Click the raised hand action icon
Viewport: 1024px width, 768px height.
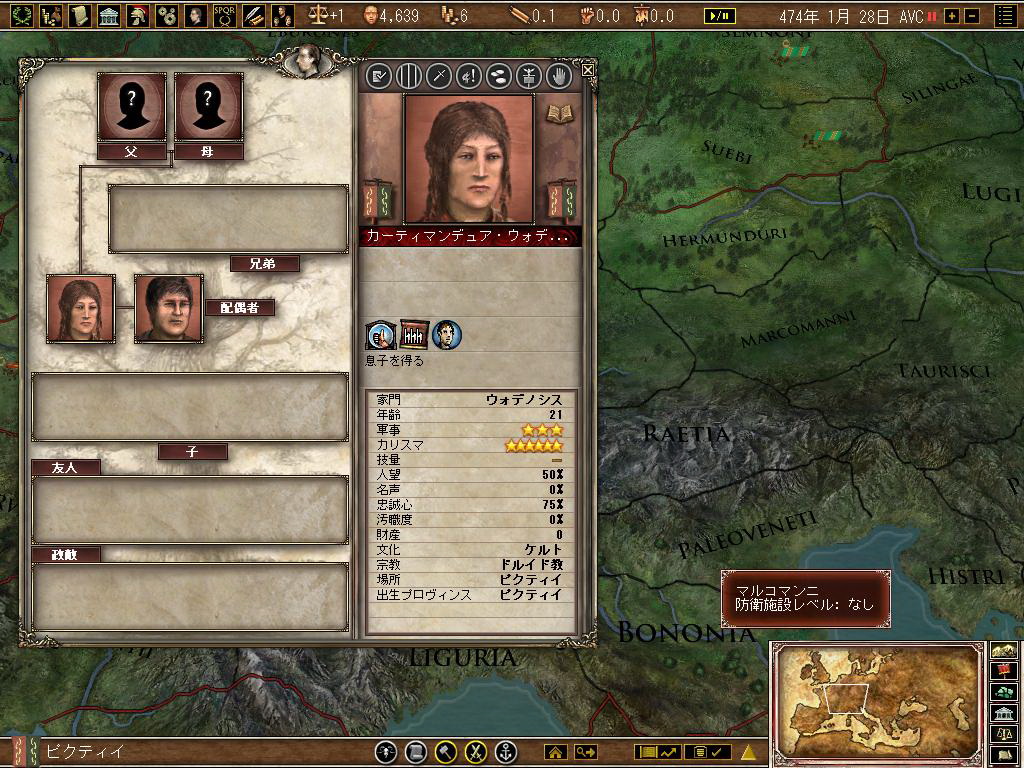click(559, 75)
